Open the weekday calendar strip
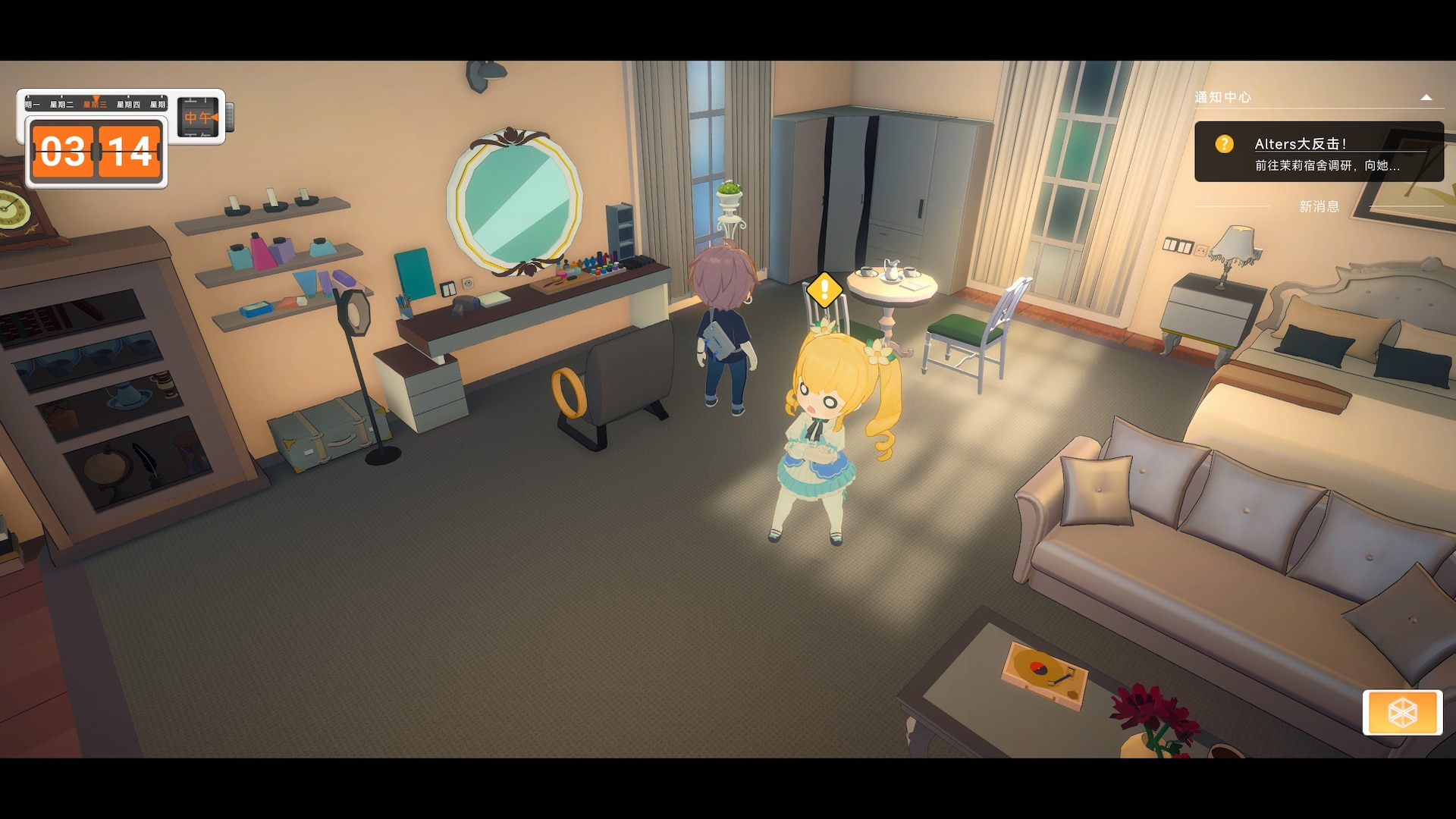Viewport: 1456px width, 819px height. (x=96, y=104)
